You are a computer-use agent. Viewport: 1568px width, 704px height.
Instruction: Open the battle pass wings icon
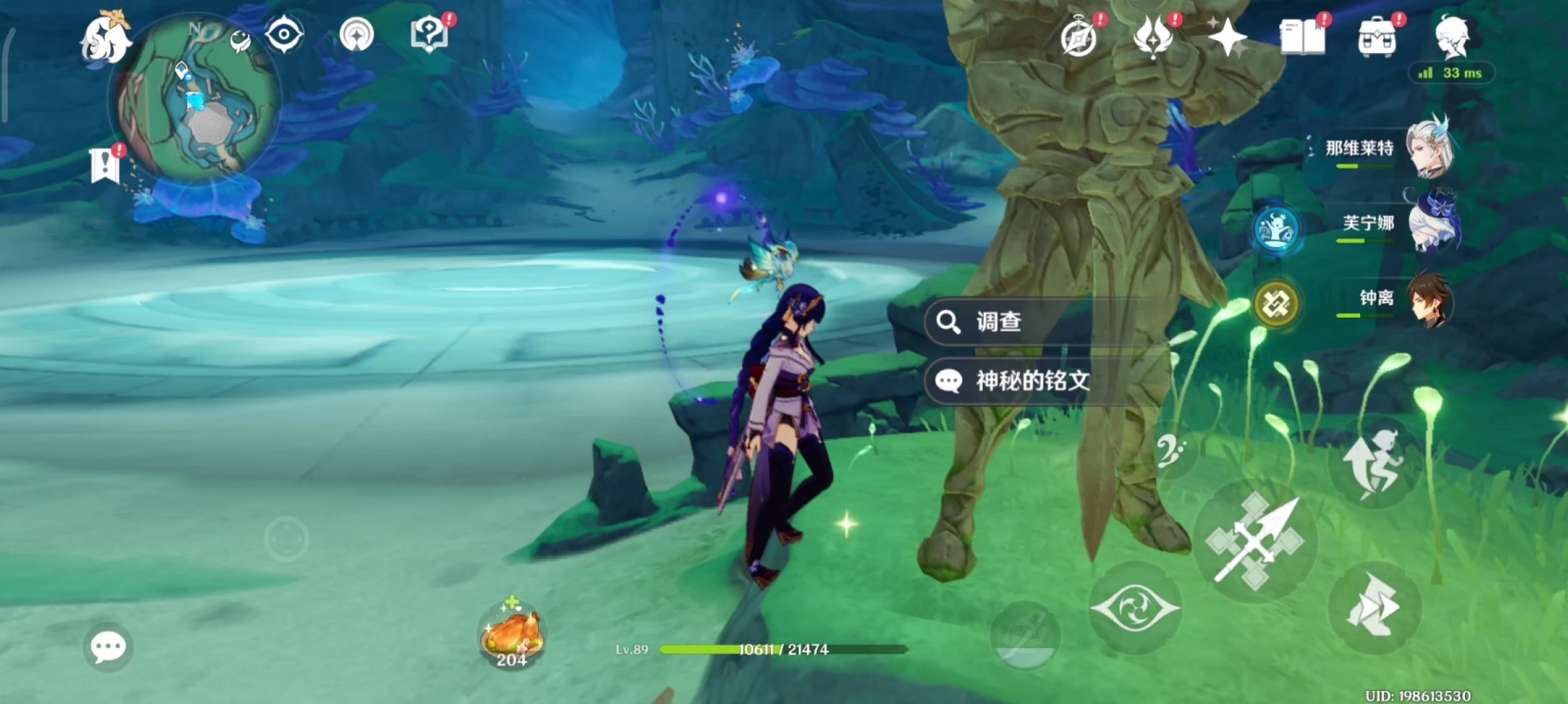[1152, 38]
